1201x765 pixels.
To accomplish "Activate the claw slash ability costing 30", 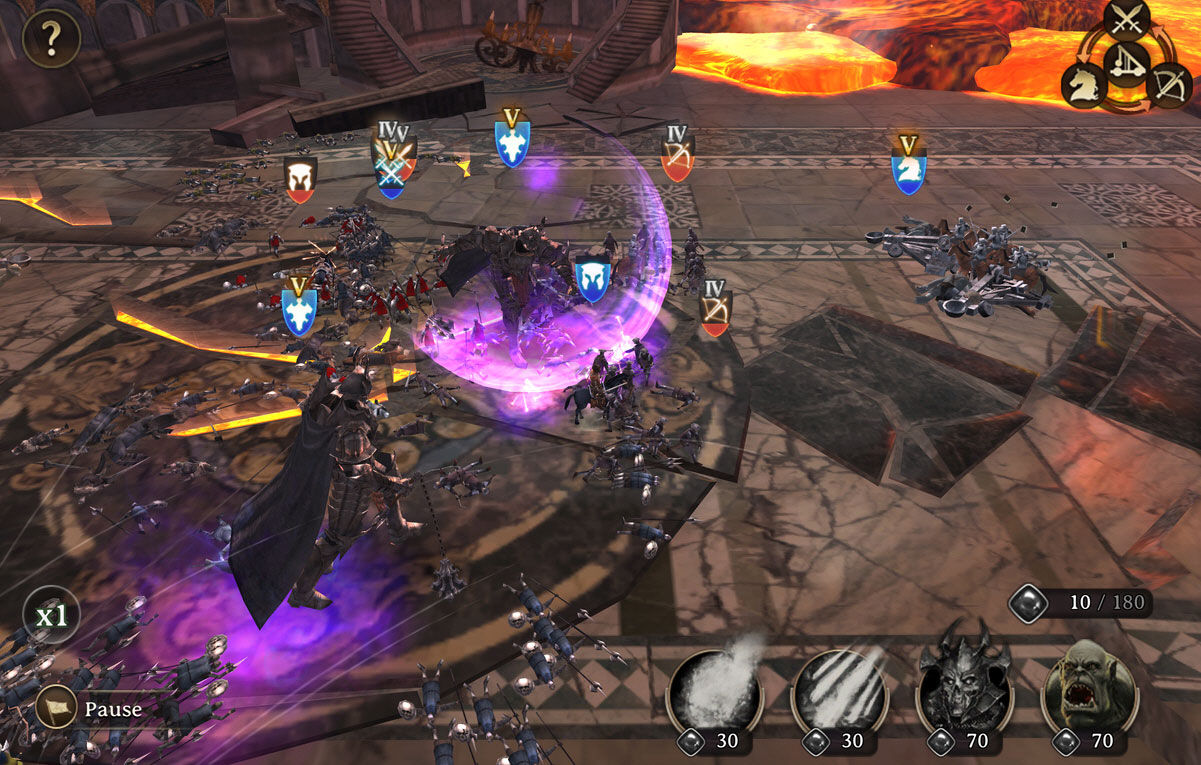I will pos(839,691).
